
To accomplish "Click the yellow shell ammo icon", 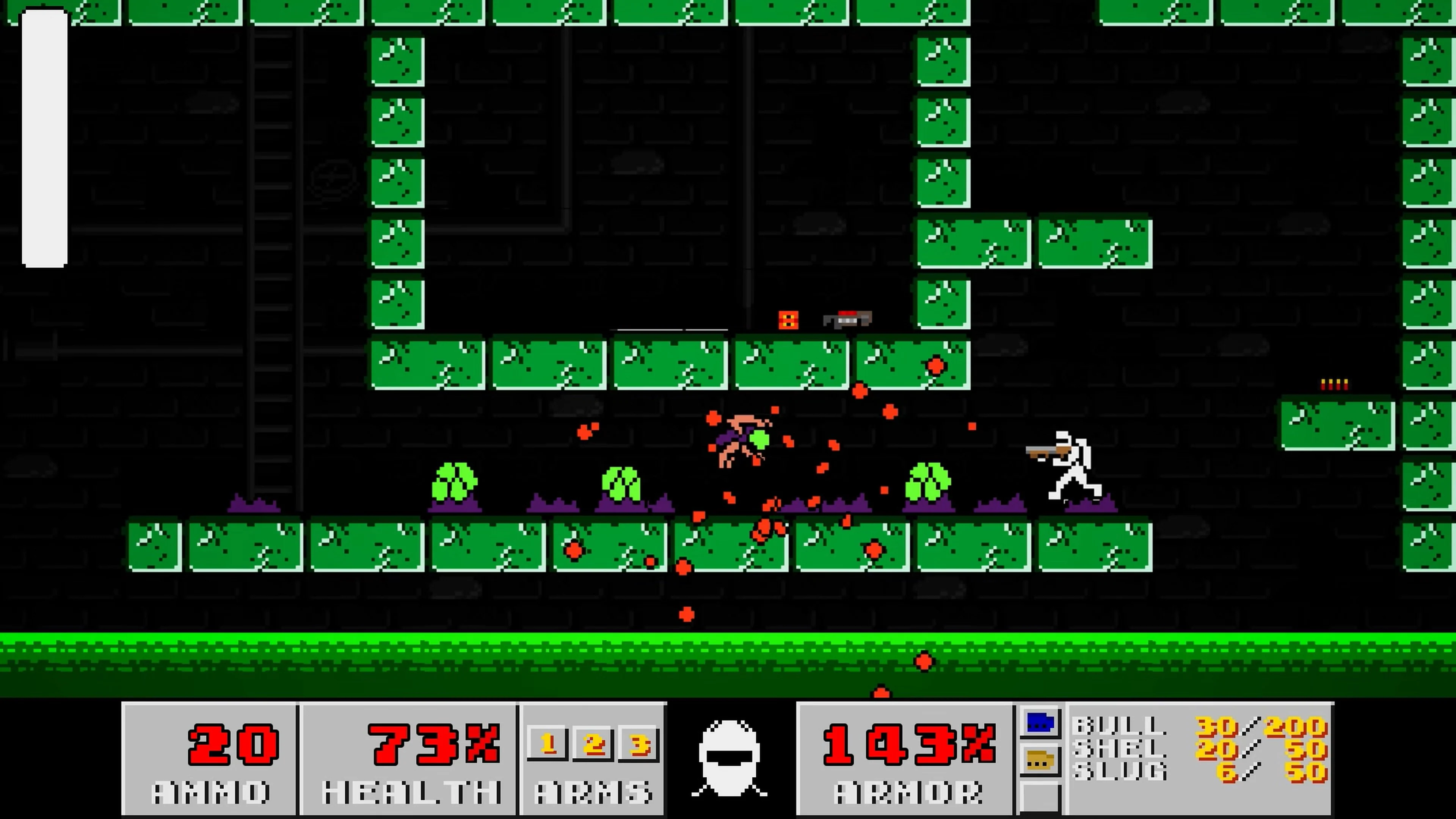I will (1041, 760).
